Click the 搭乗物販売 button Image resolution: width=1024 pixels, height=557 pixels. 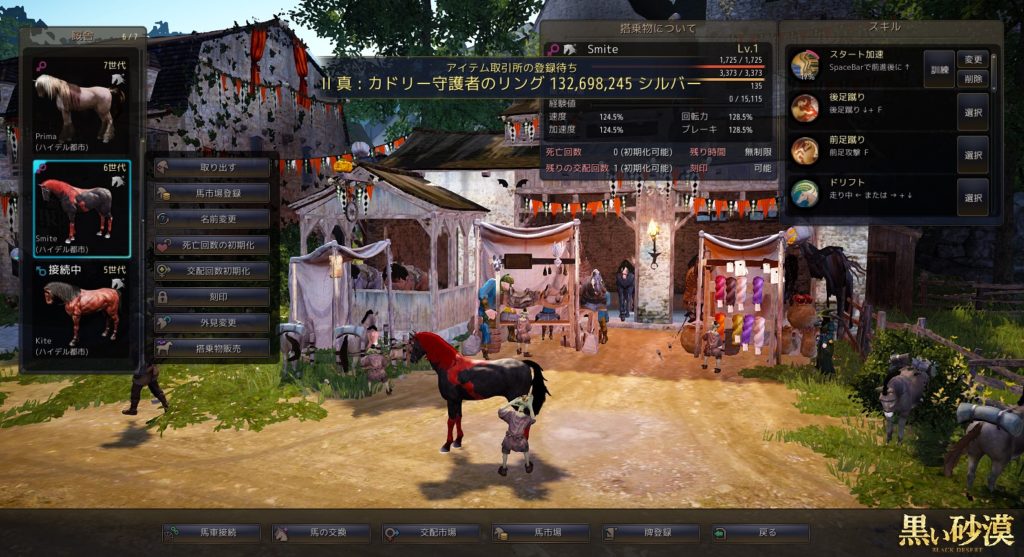tap(213, 349)
